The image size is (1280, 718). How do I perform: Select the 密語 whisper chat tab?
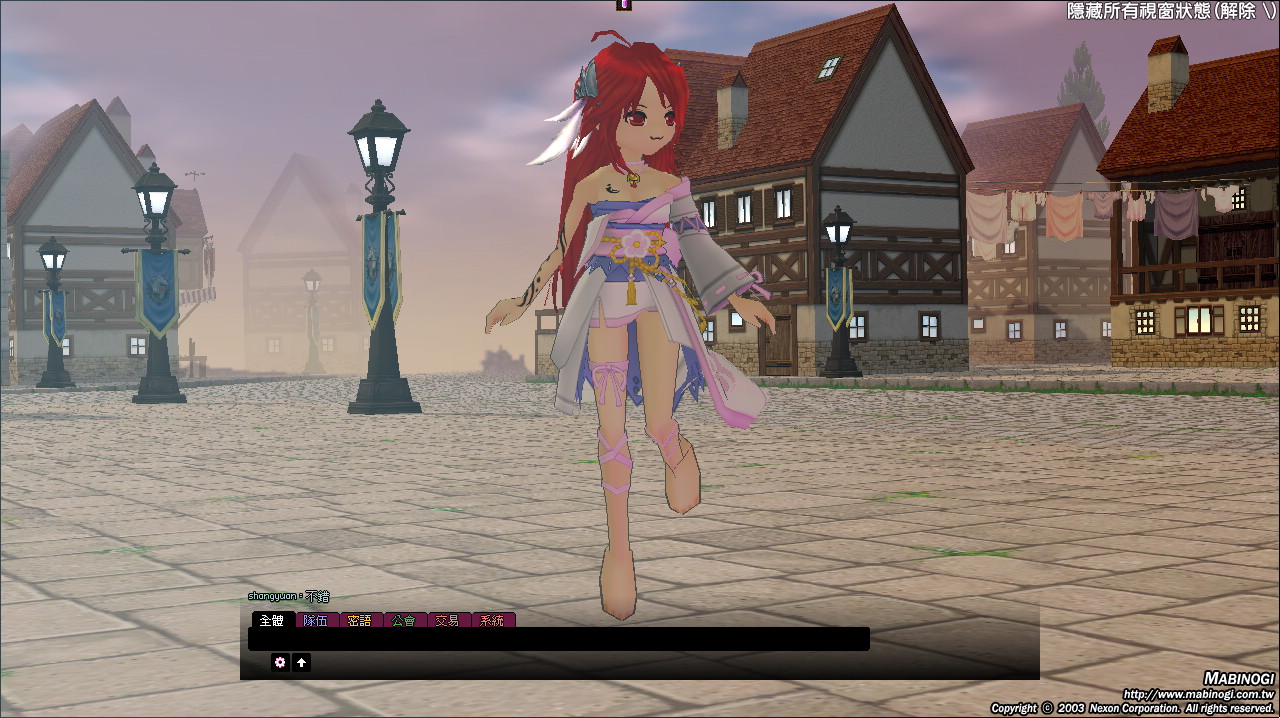click(x=360, y=620)
